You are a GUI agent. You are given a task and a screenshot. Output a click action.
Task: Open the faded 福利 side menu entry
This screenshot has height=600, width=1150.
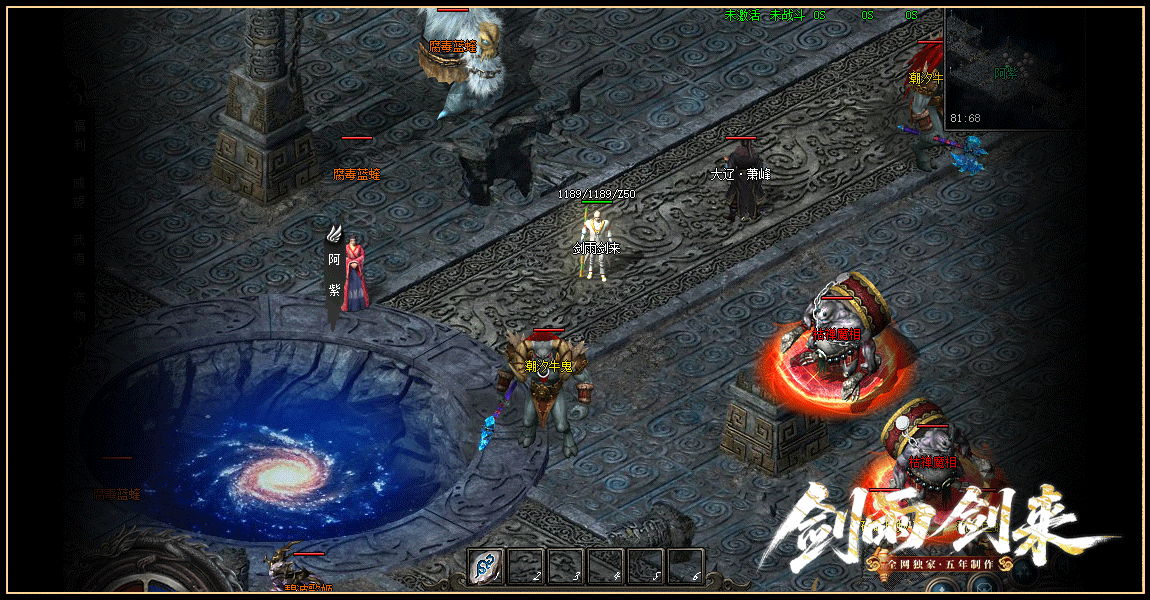coord(79,136)
